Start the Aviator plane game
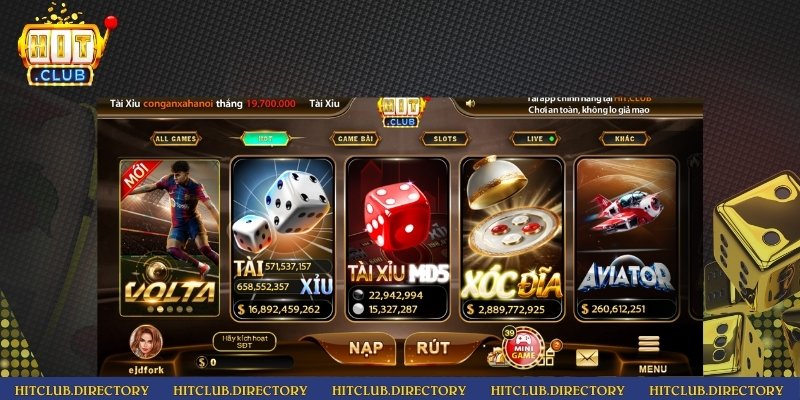The image size is (800, 400). (625, 237)
